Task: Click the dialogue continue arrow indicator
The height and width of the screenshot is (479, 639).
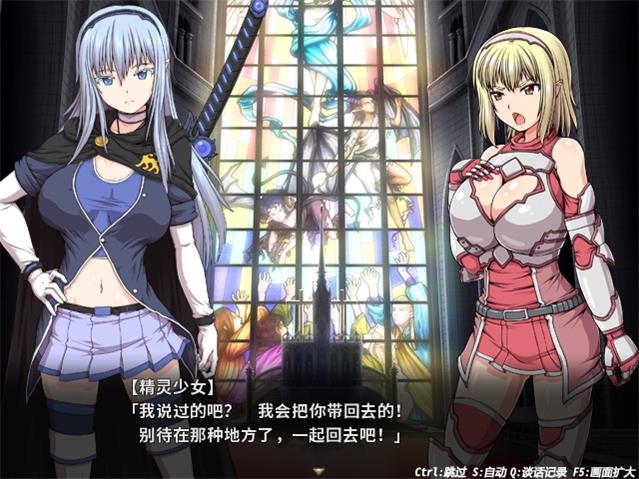Action: coord(319,469)
